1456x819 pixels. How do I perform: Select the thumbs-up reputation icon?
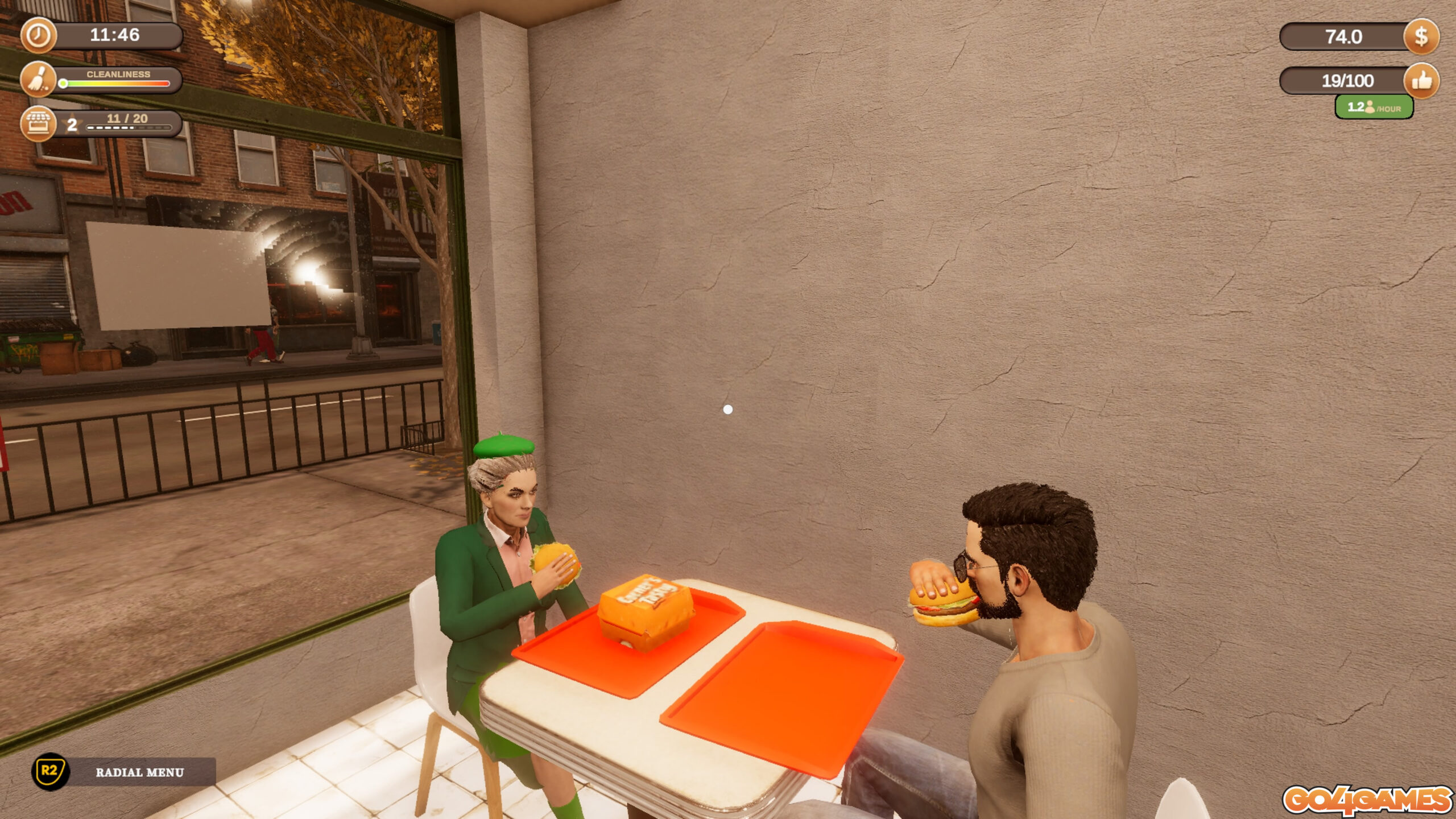coord(1421,81)
